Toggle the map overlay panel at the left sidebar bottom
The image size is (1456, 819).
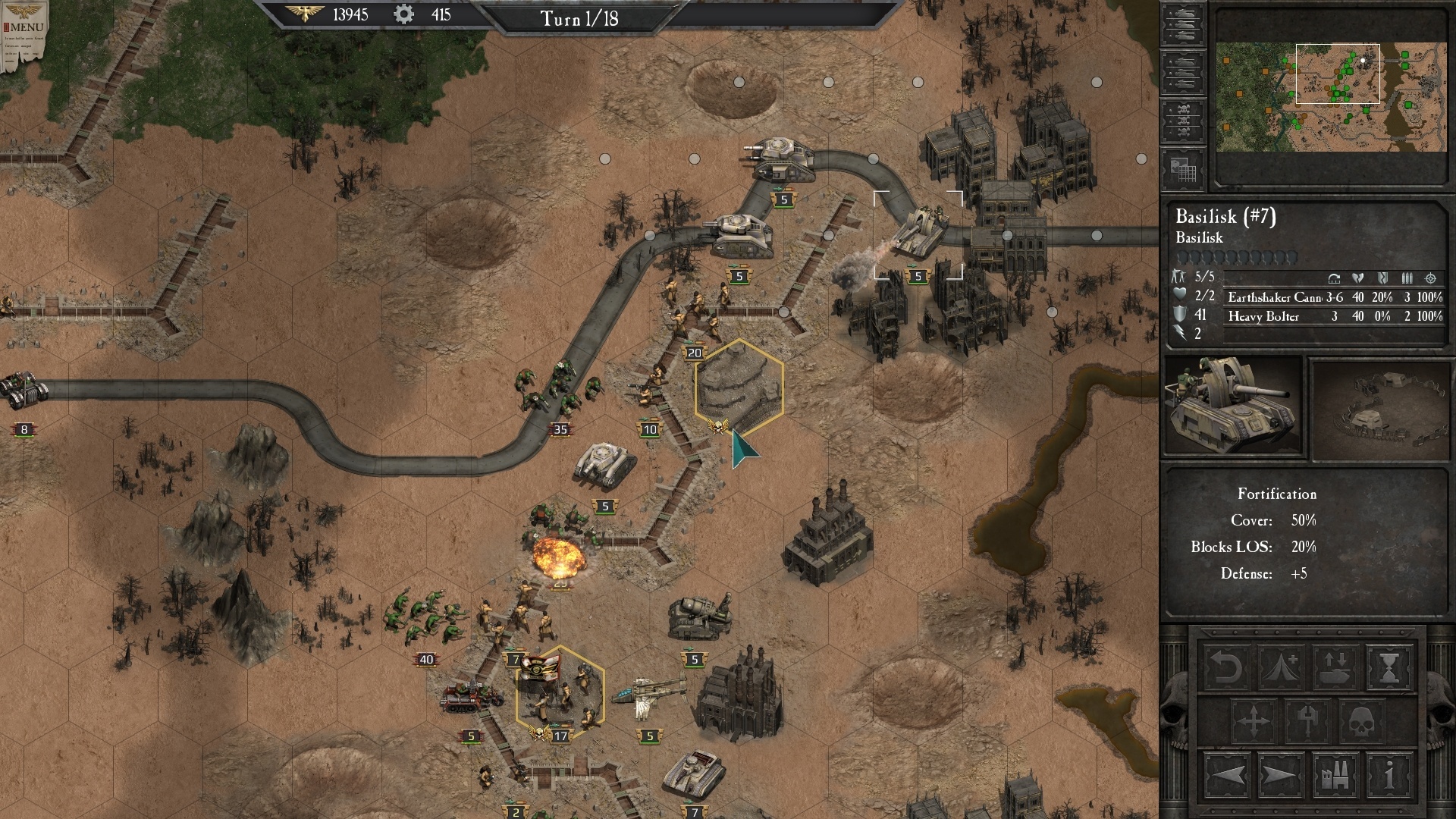coord(1183,169)
